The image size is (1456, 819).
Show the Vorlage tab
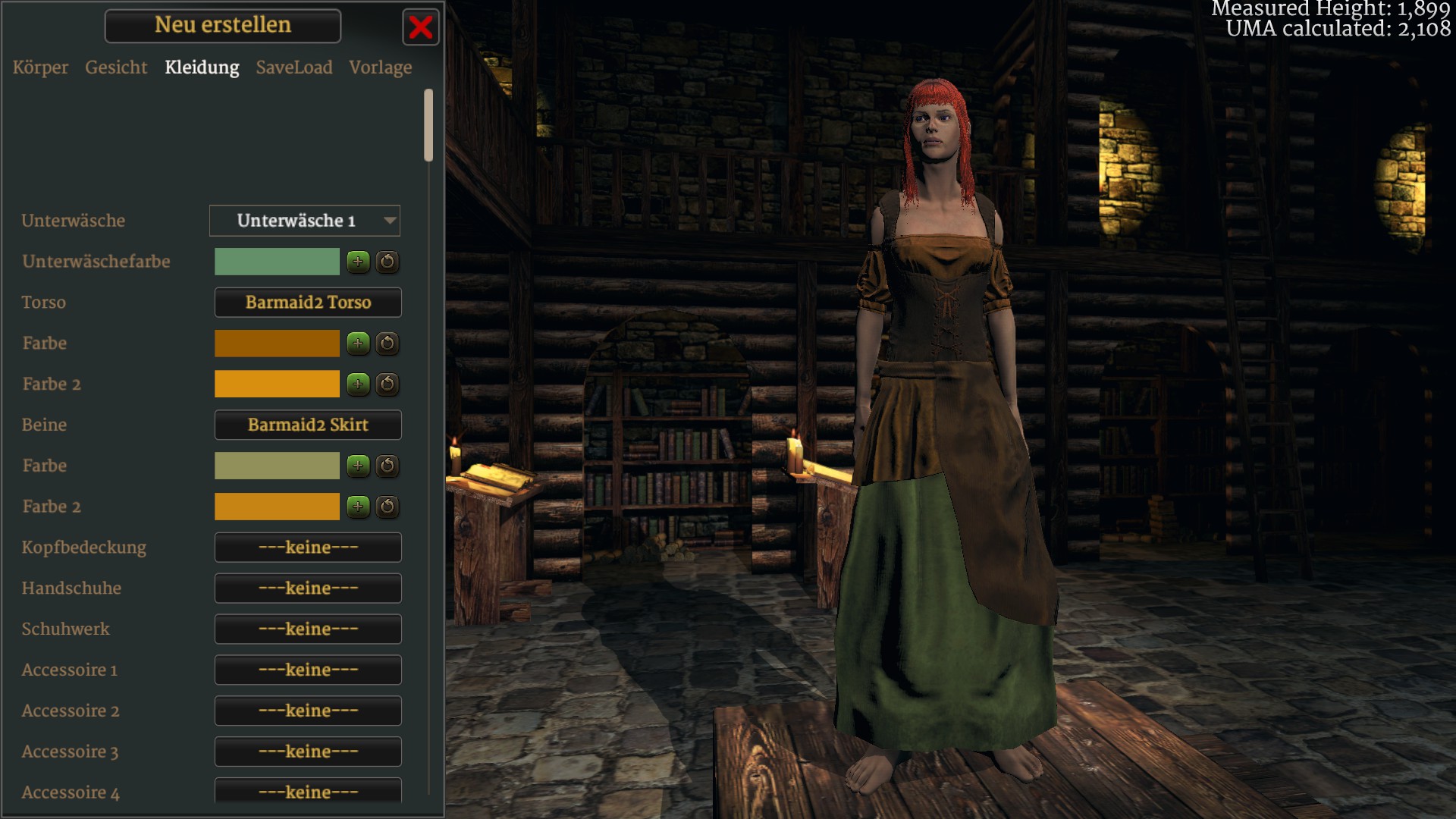point(381,67)
